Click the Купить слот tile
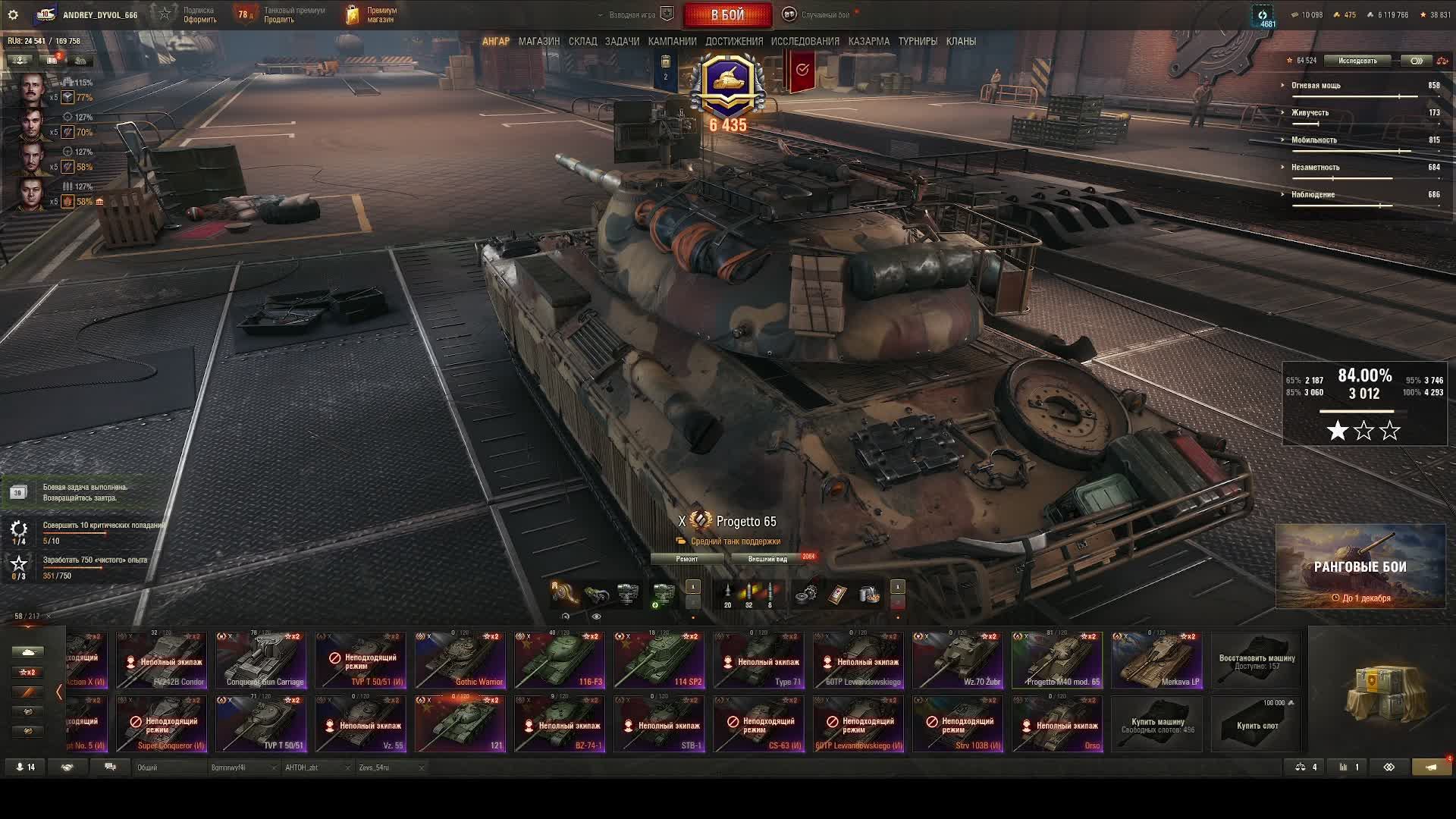The width and height of the screenshot is (1456, 819). tap(1257, 724)
